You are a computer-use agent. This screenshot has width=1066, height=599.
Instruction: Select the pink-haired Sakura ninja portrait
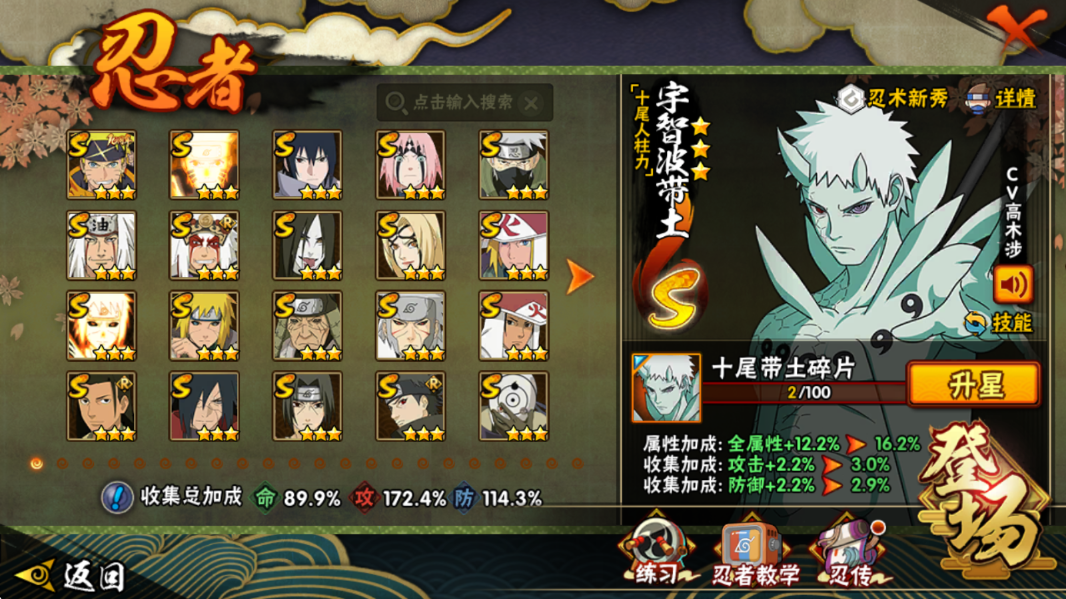[410, 165]
